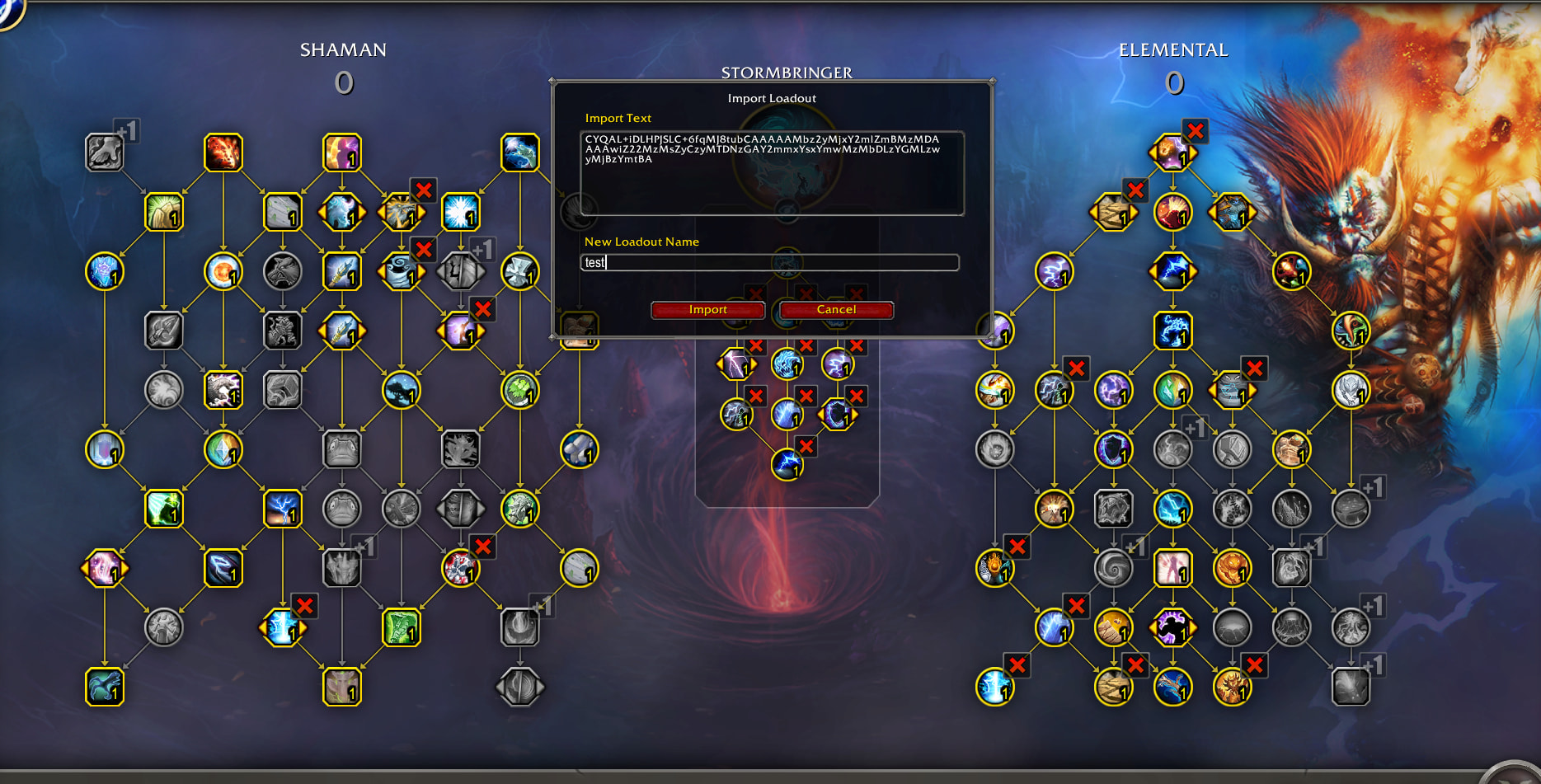Select the purple-black silhouette Elemental choice talent
1541x784 pixels.
tap(1172, 627)
